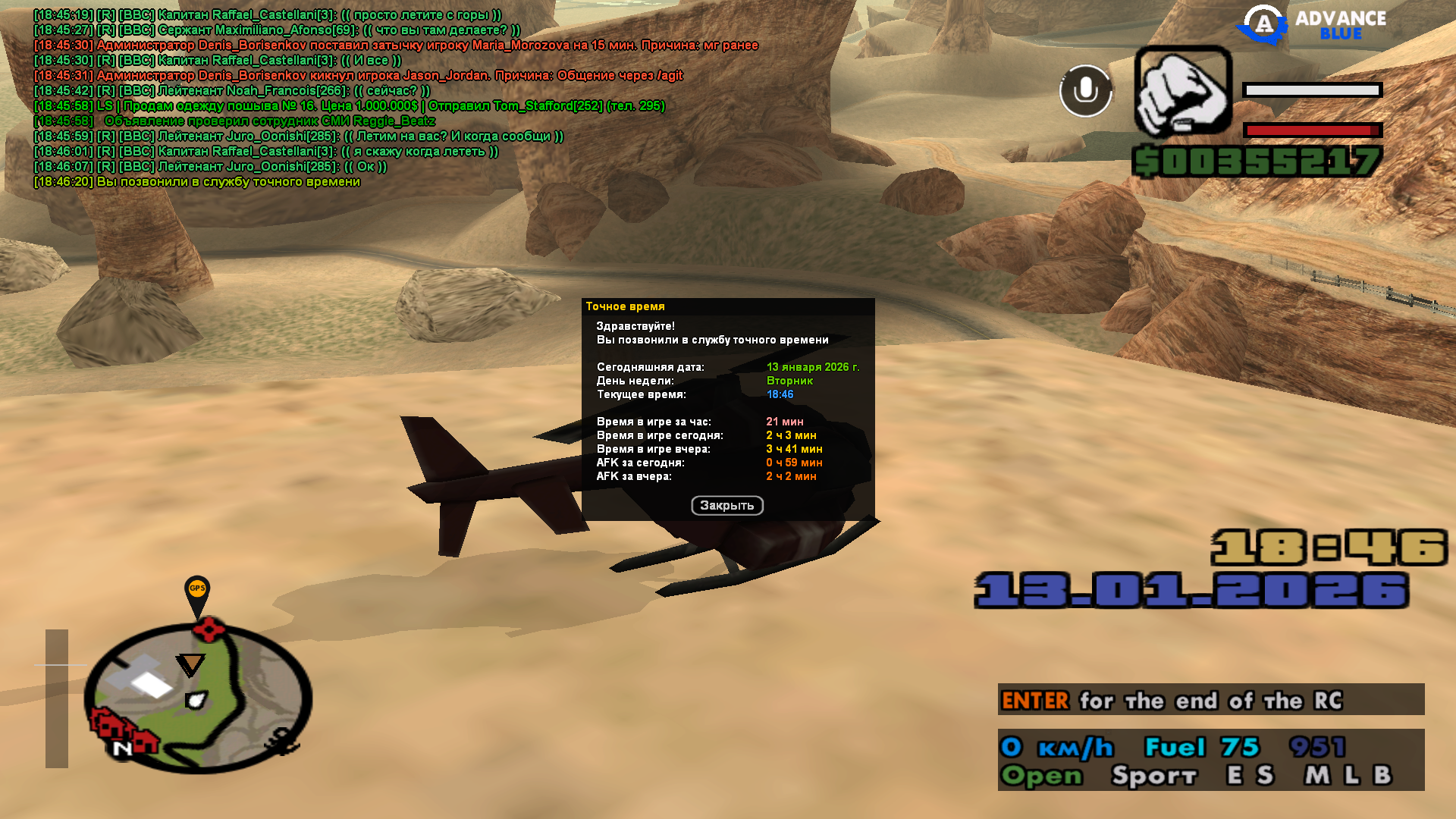
Task: Click the Advance Blue server logo
Action: click(1312, 24)
